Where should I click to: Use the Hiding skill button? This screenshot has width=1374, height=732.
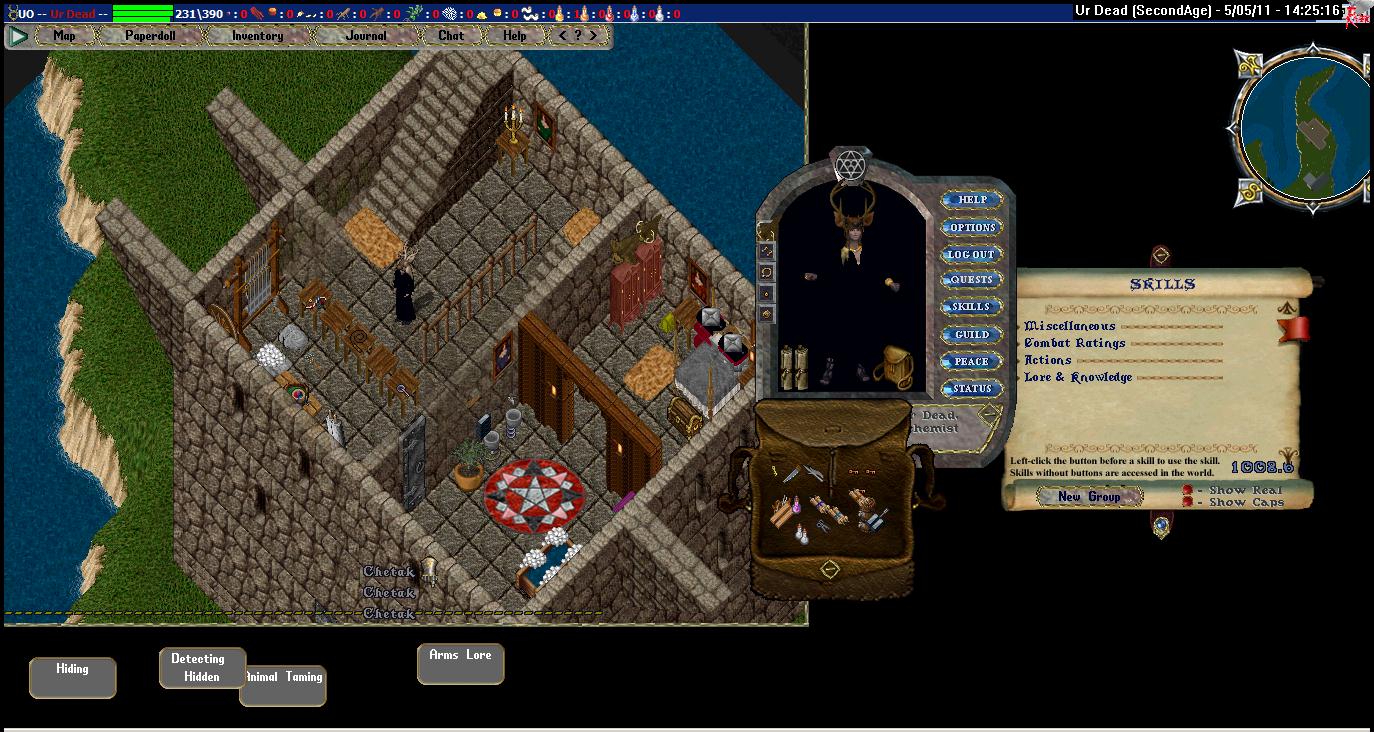pyautogui.click(x=72, y=676)
